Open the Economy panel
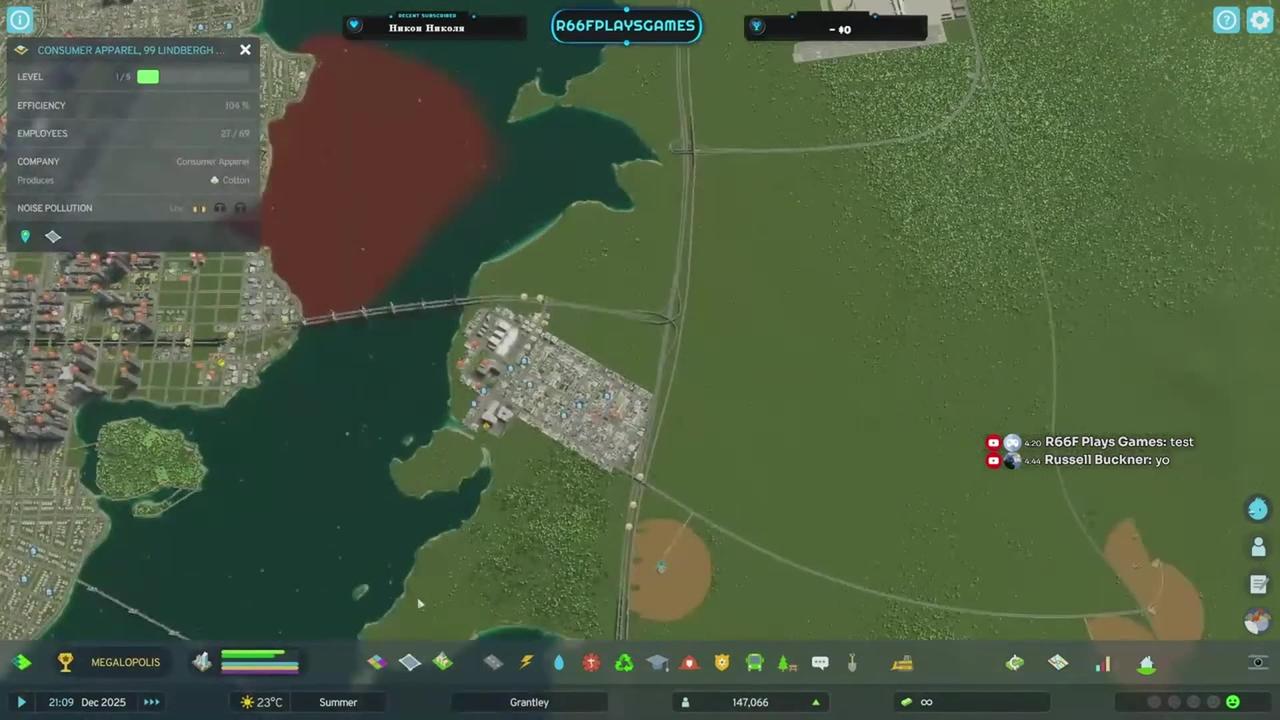The width and height of the screenshot is (1280, 720). [1013, 662]
